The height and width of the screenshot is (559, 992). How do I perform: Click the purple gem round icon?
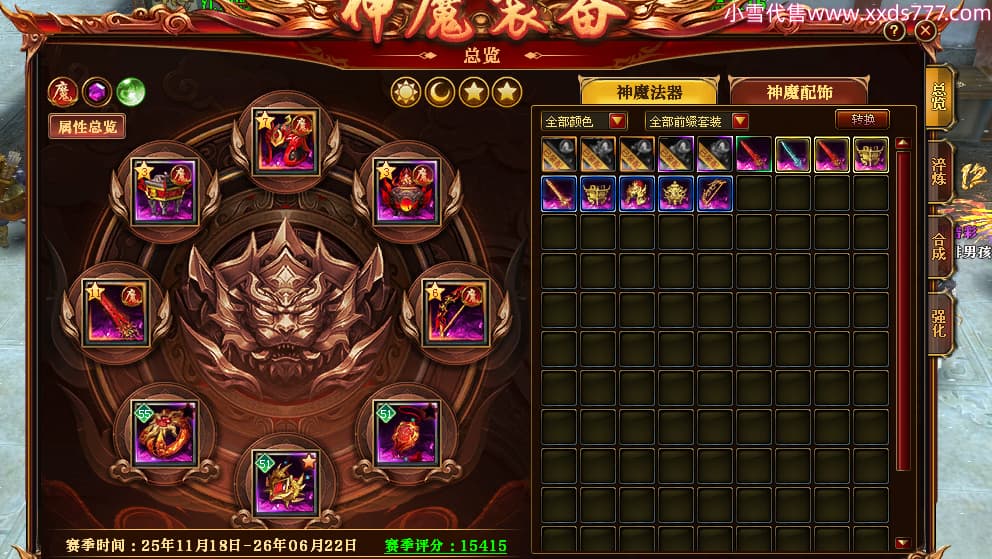coord(97,92)
